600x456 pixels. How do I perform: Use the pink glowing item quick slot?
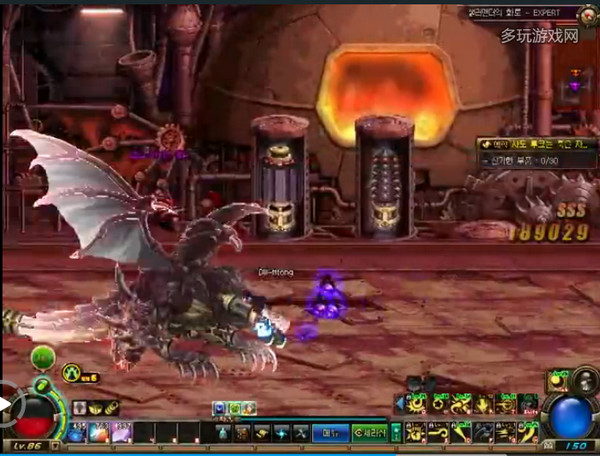click(120, 432)
